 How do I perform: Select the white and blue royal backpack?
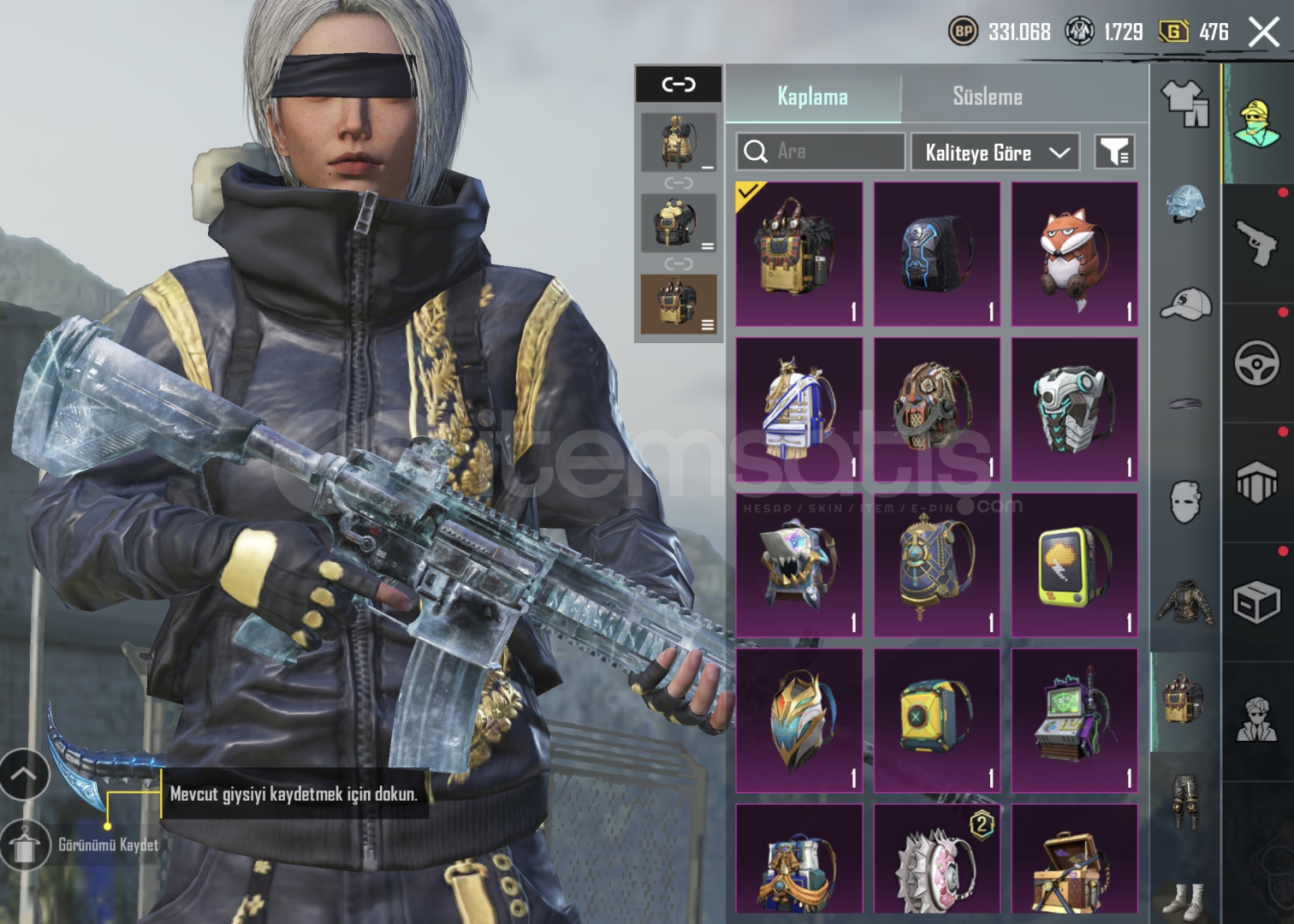799,409
